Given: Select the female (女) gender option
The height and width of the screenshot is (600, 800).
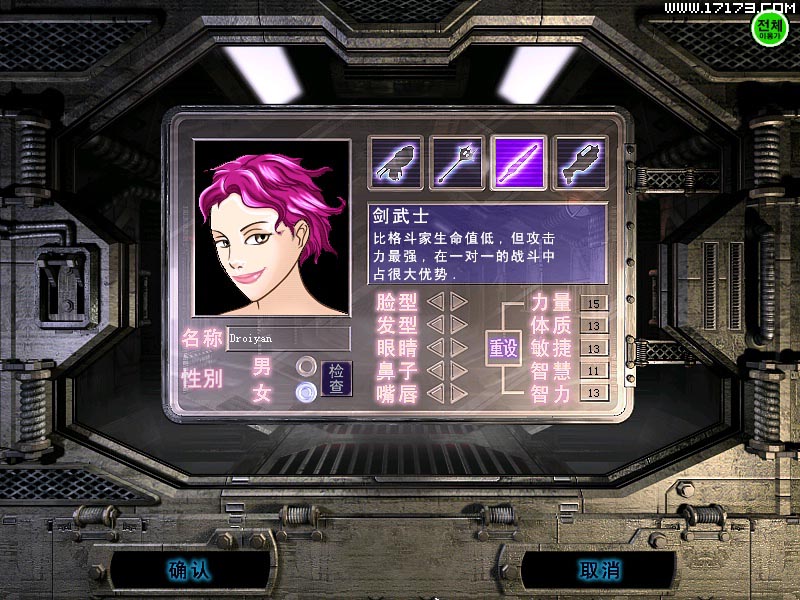Looking at the screenshot, I should point(306,392).
